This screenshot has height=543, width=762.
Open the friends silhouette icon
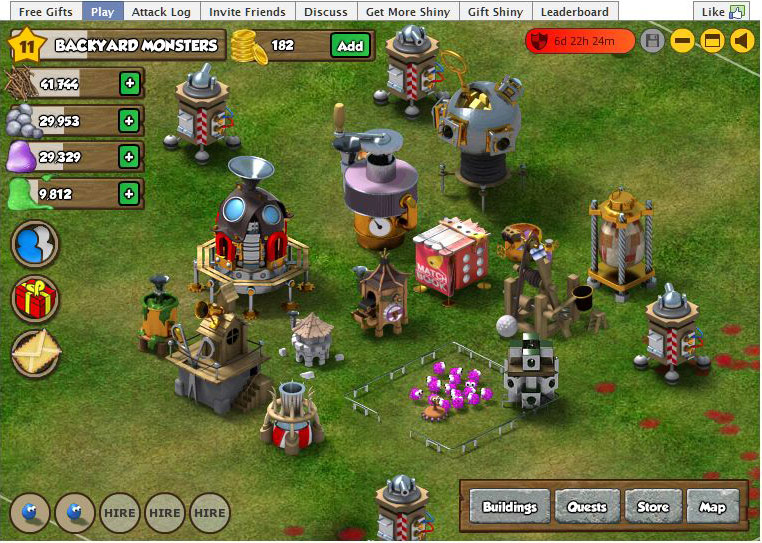tap(35, 245)
